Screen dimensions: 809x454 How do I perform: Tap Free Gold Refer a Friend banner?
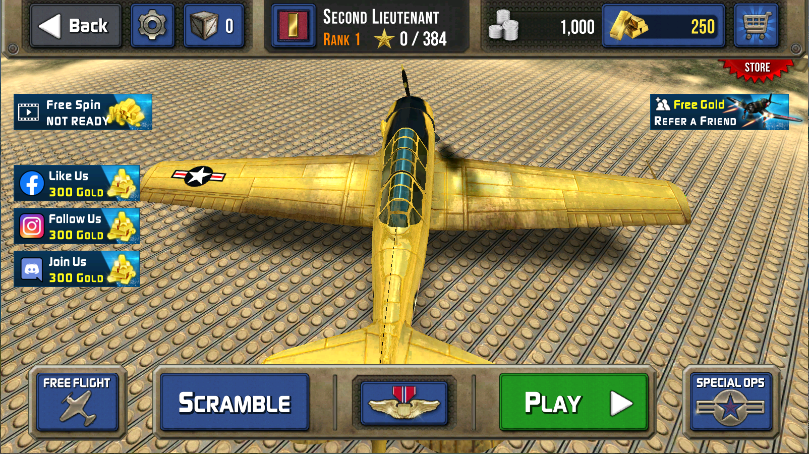coord(712,112)
